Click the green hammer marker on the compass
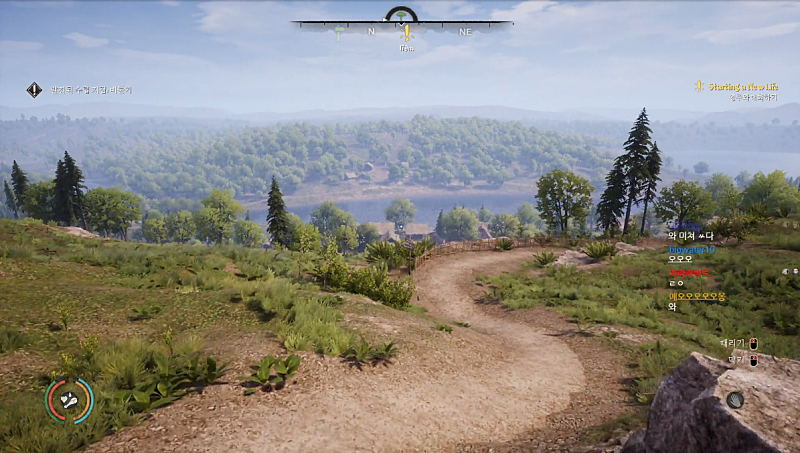Image resolution: width=800 pixels, height=453 pixels. pyautogui.click(x=339, y=34)
